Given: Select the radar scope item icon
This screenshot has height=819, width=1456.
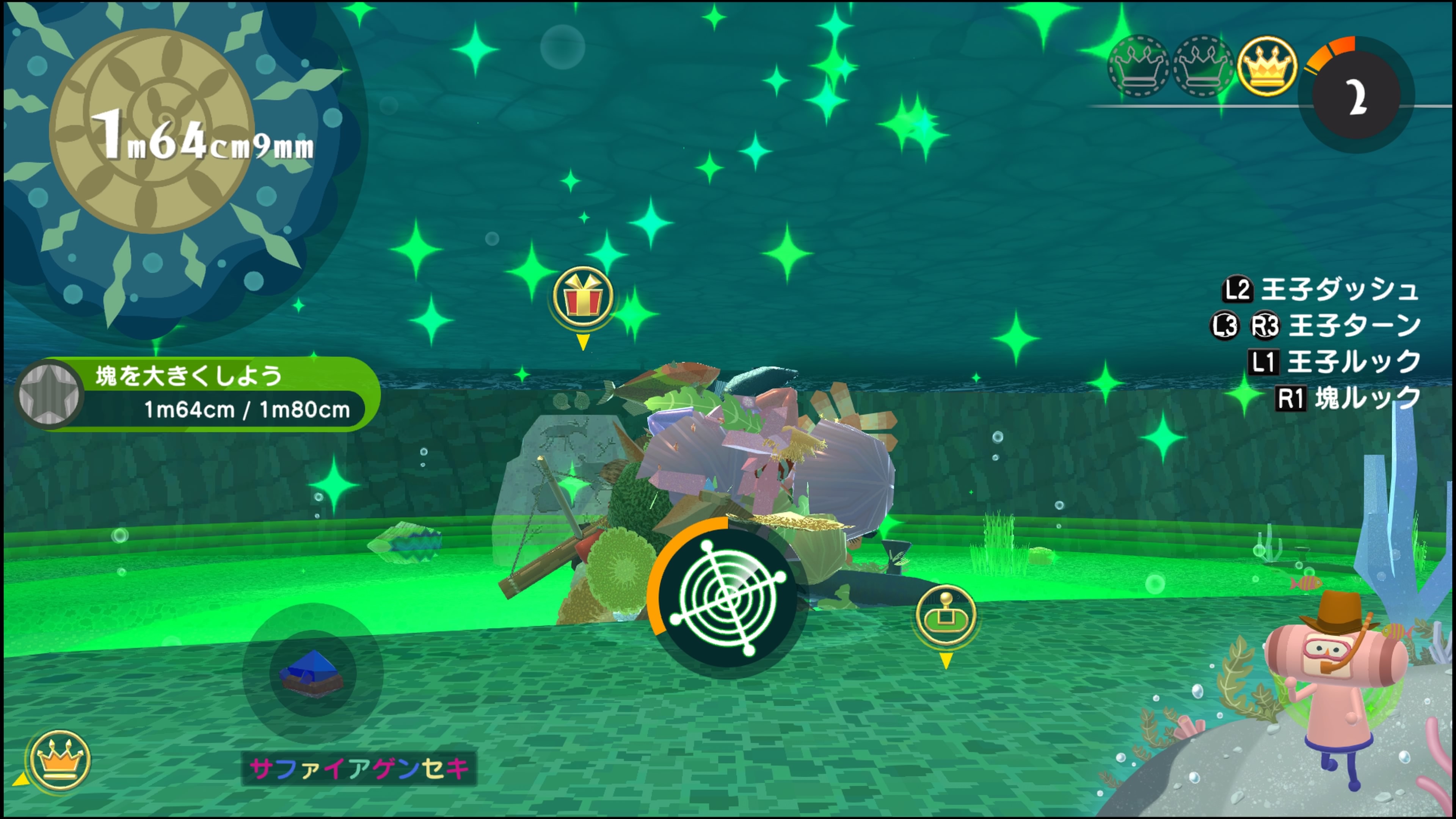Looking at the screenshot, I should click(728, 598).
